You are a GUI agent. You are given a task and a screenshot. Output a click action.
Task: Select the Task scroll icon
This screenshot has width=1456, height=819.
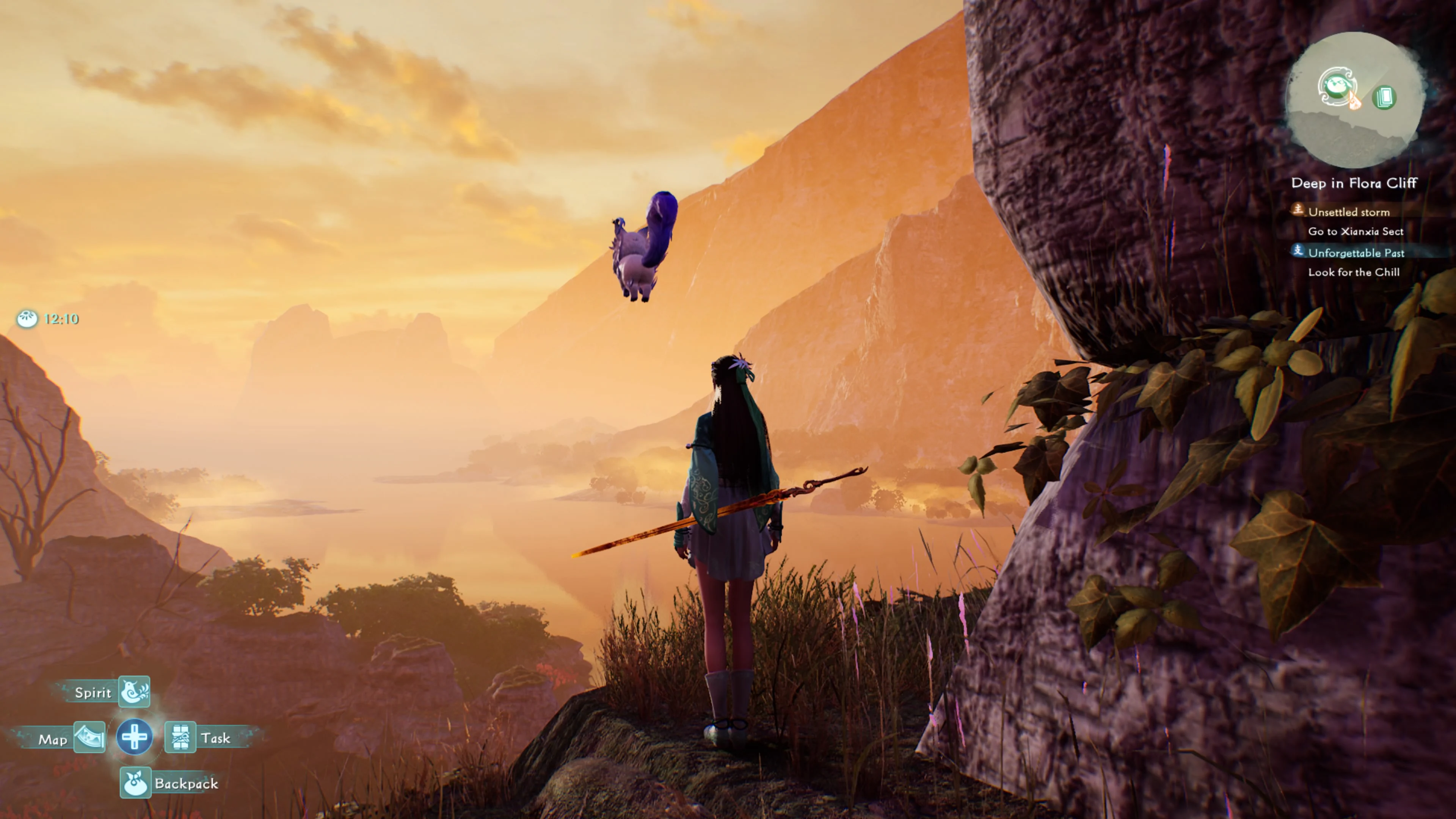click(182, 737)
